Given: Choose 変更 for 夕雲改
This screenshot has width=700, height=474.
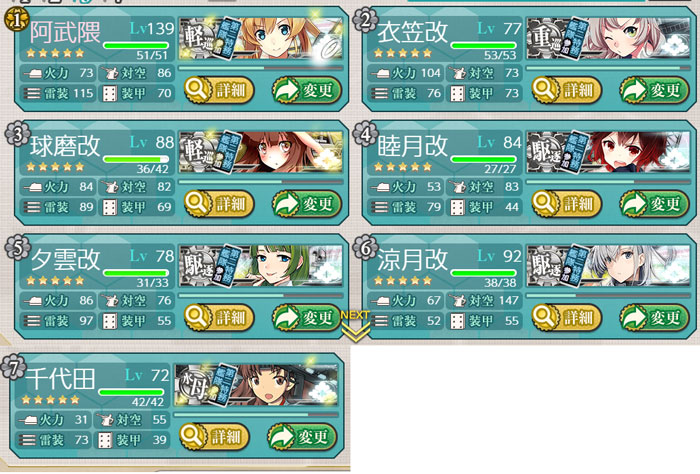Looking at the screenshot, I should 306,317.
